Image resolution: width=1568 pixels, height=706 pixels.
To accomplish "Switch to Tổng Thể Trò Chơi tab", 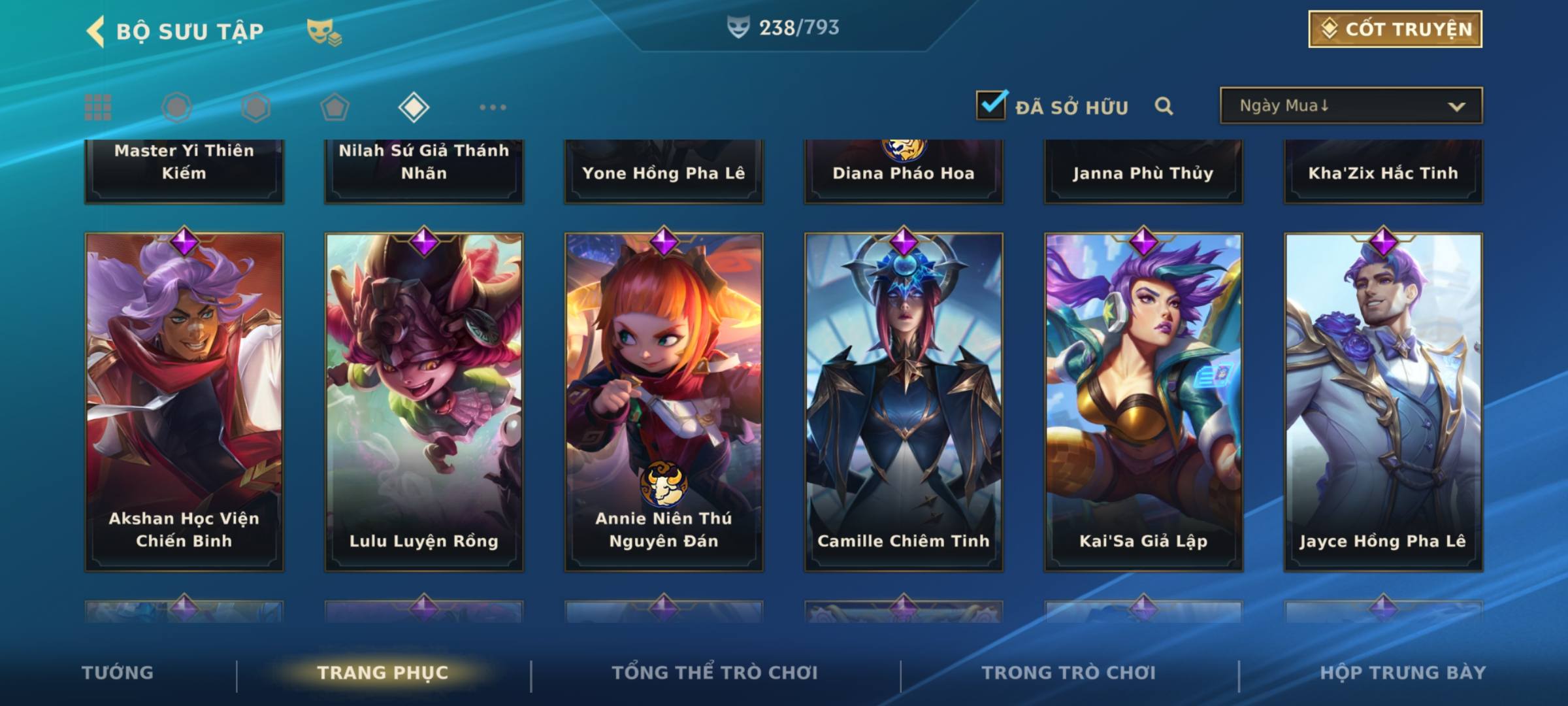I will click(715, 673).
